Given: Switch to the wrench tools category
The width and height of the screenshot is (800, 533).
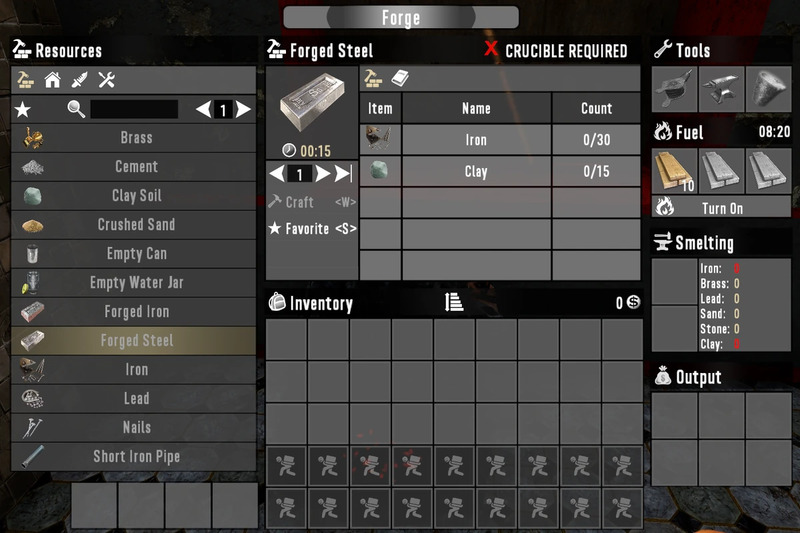Looking at the screenshot, I should point(108,80).
